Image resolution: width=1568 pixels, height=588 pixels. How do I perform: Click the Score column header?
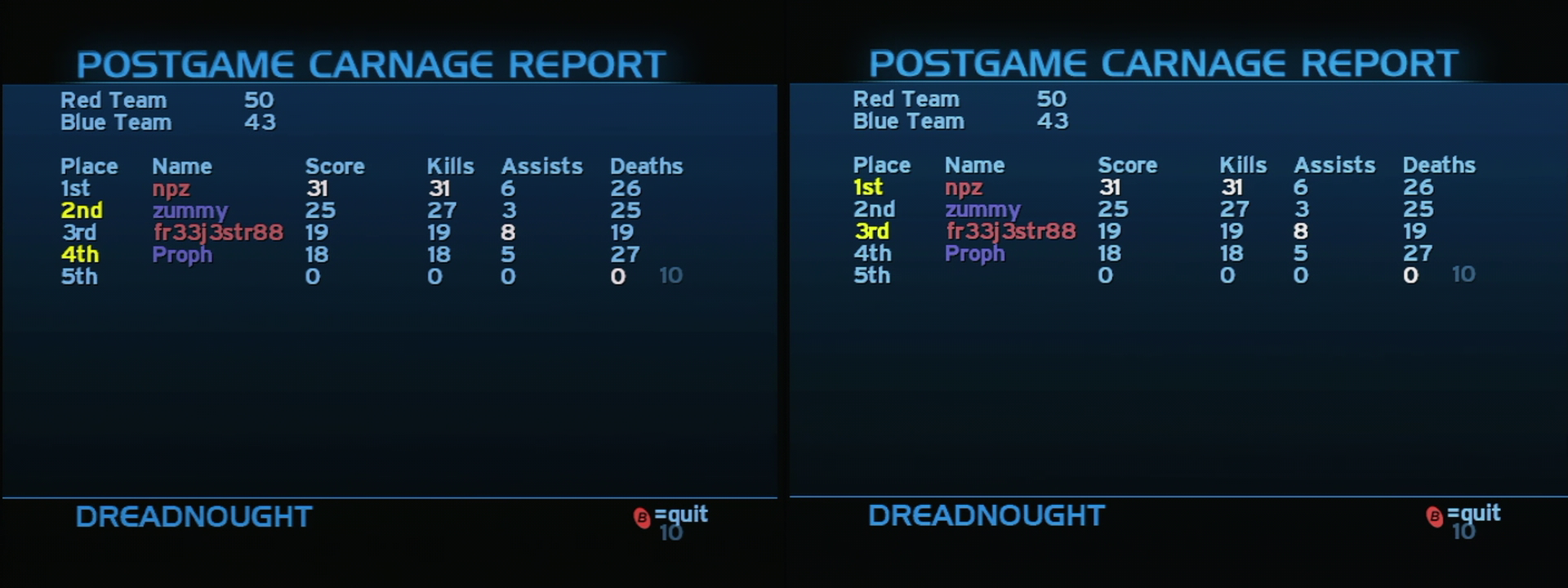(x=335, y=166)
